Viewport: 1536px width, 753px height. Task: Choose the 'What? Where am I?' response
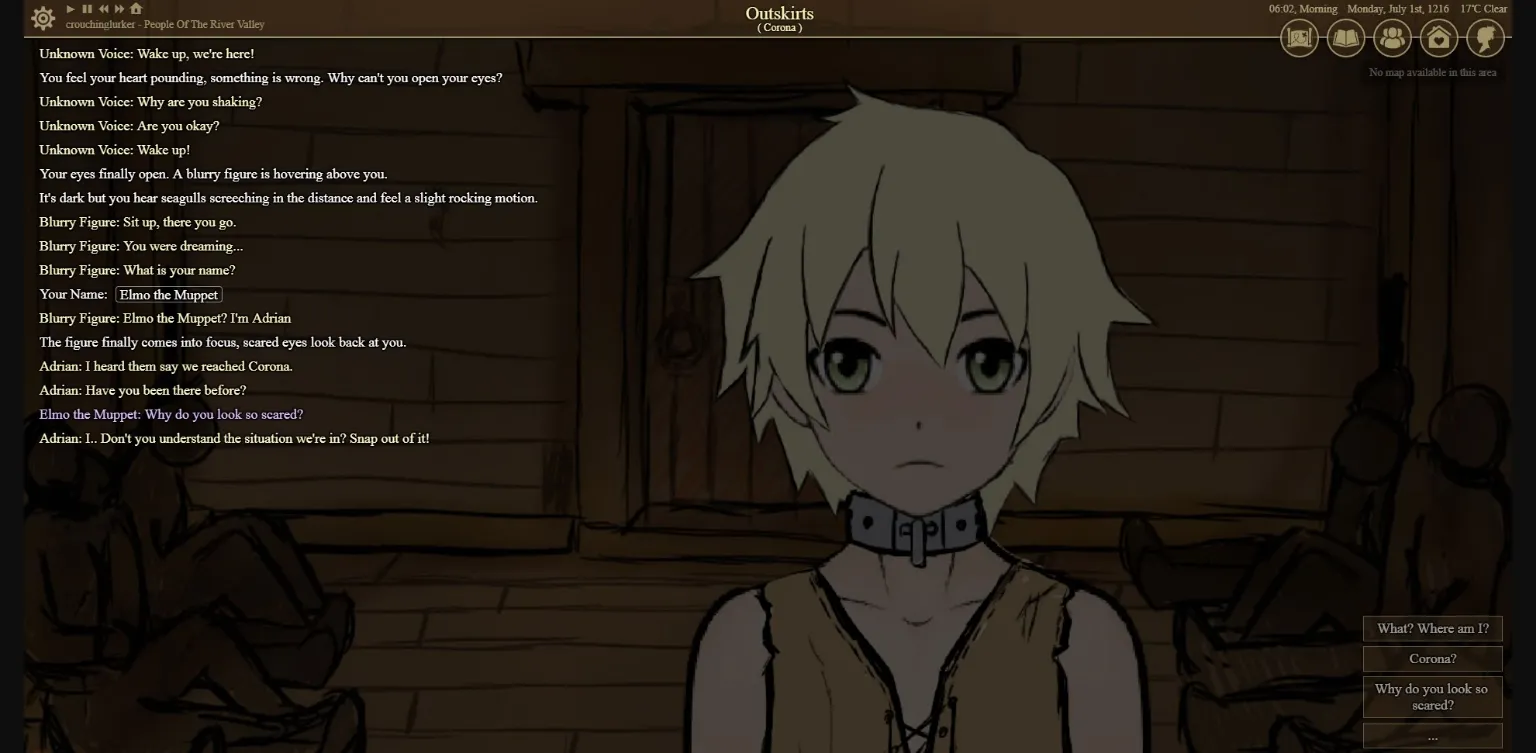point(1432,628)
